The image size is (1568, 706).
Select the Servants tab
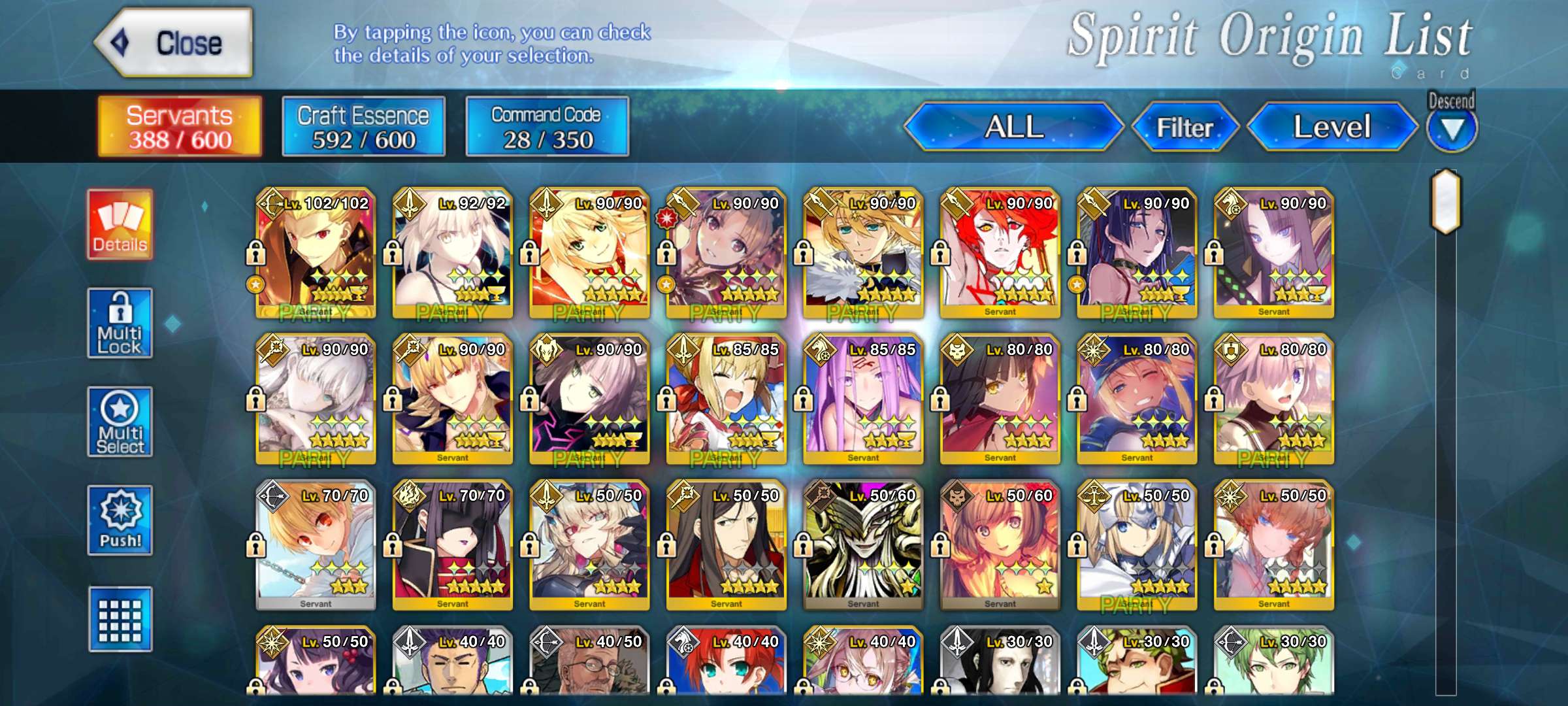click(180, 127)
